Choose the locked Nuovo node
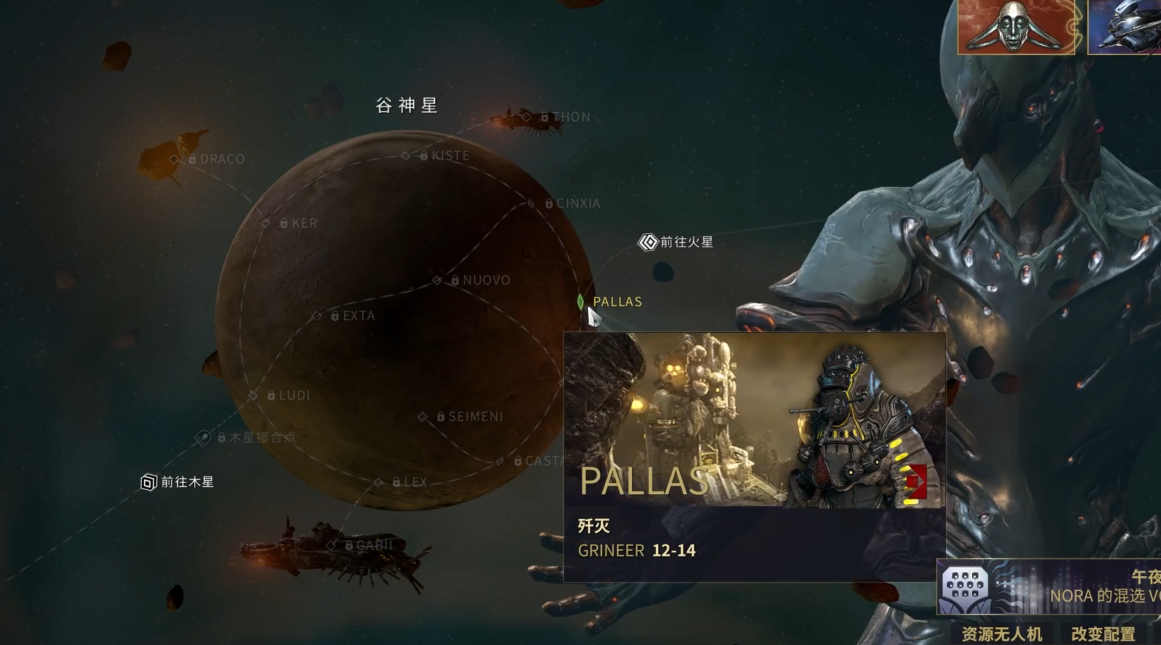1161x645 pixels. point(437,280)
